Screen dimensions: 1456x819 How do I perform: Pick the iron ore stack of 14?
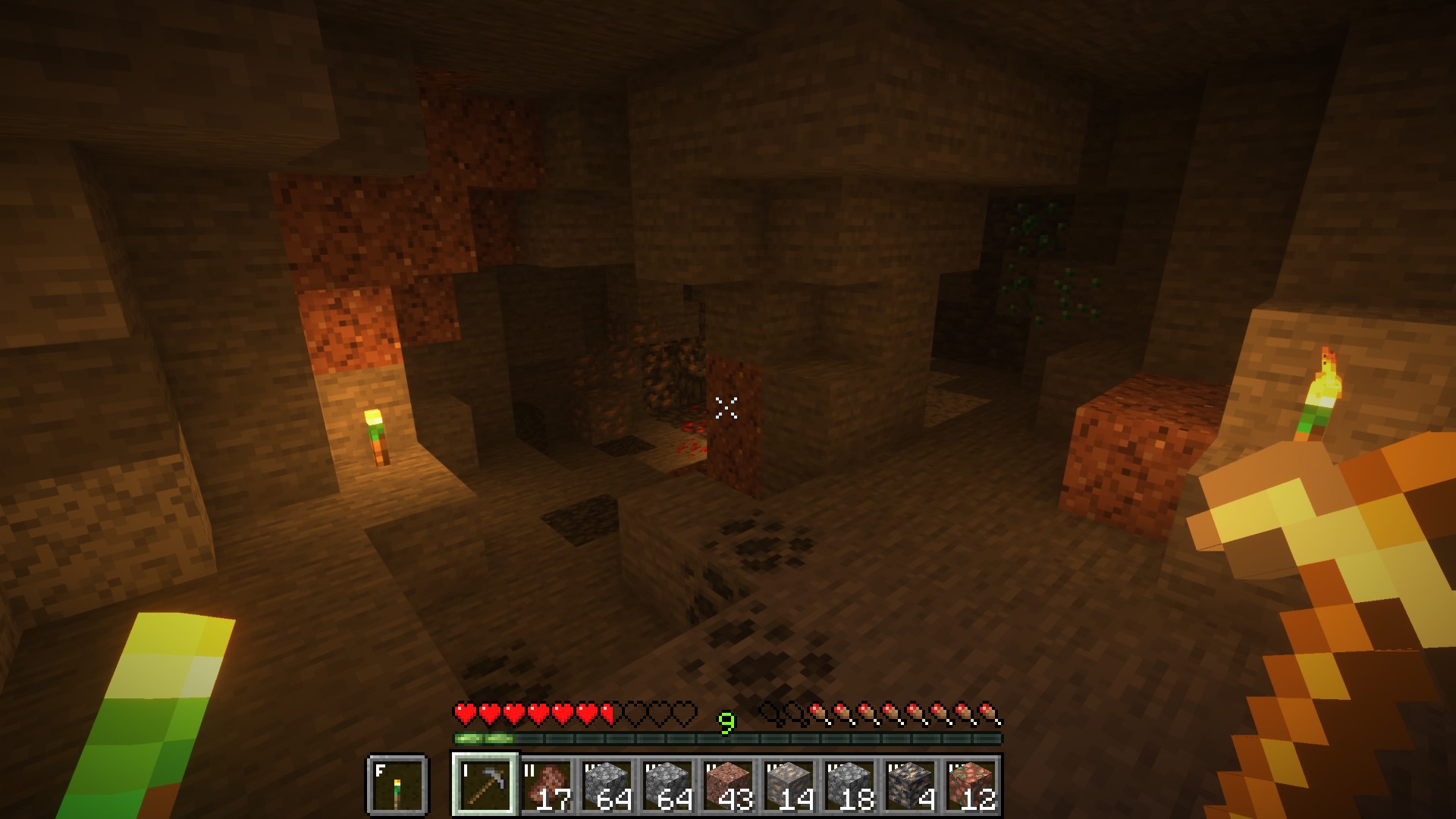coord(789,785)
